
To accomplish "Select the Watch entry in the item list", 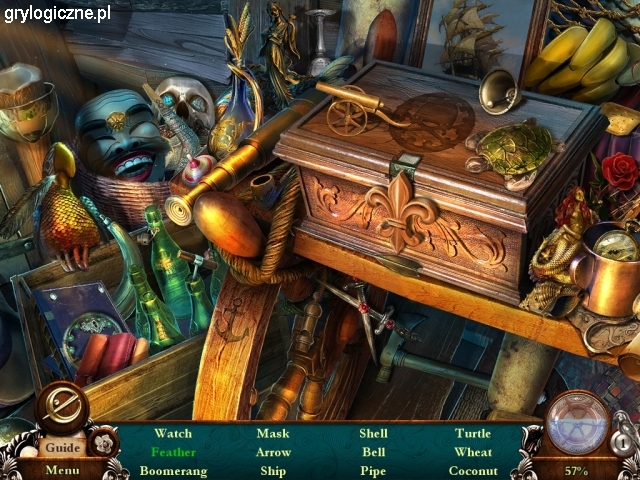I will coord(173,434).
